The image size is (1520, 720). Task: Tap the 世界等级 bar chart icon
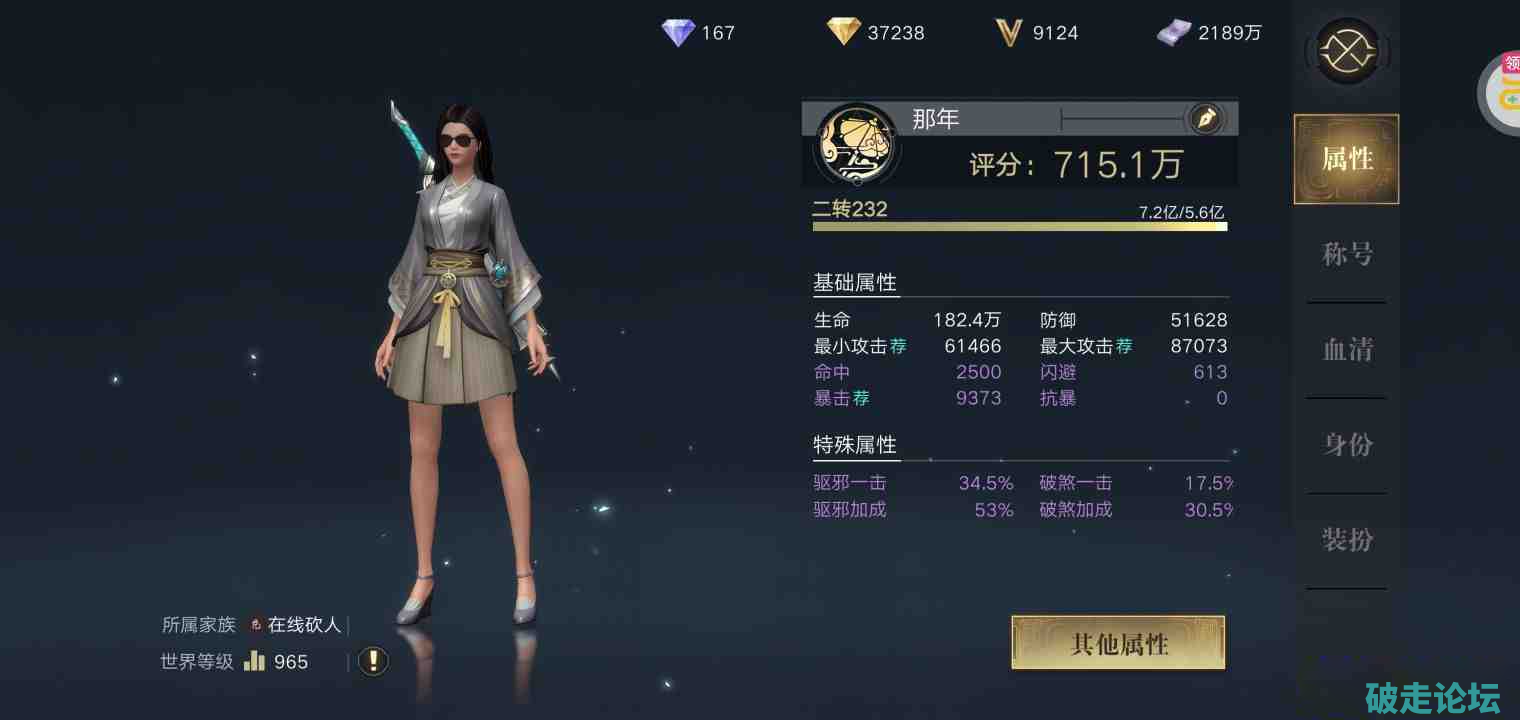point(255,661)
